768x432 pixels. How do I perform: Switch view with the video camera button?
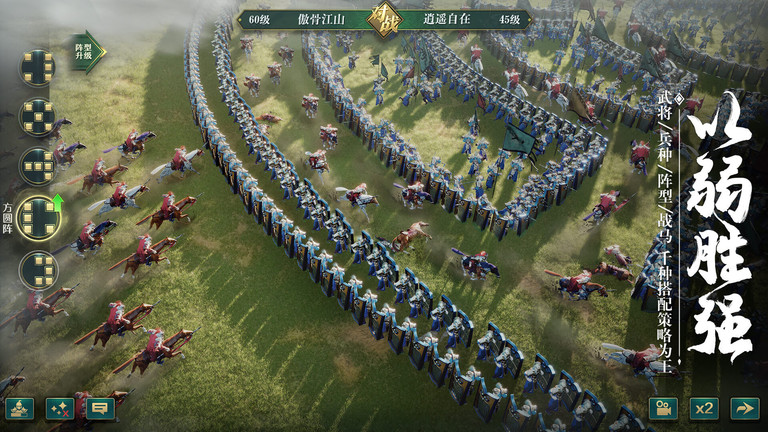click(663, 408)
